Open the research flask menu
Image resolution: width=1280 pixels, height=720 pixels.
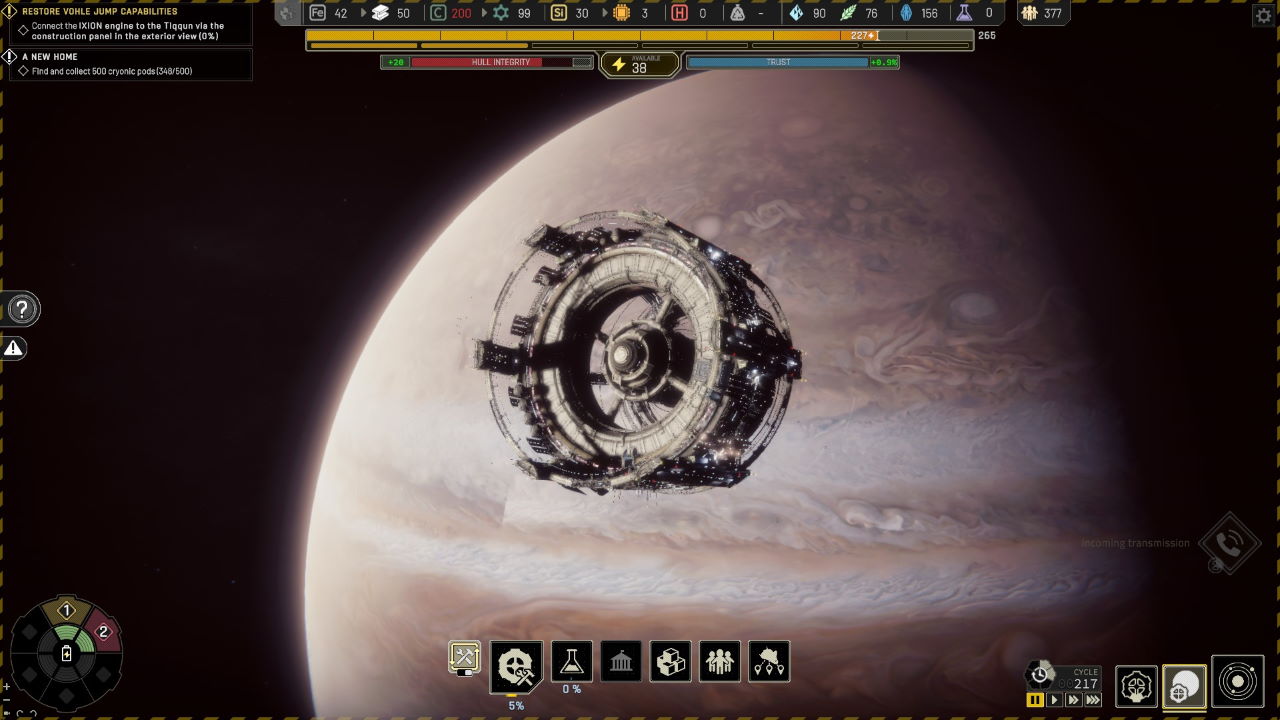(571, 661)
